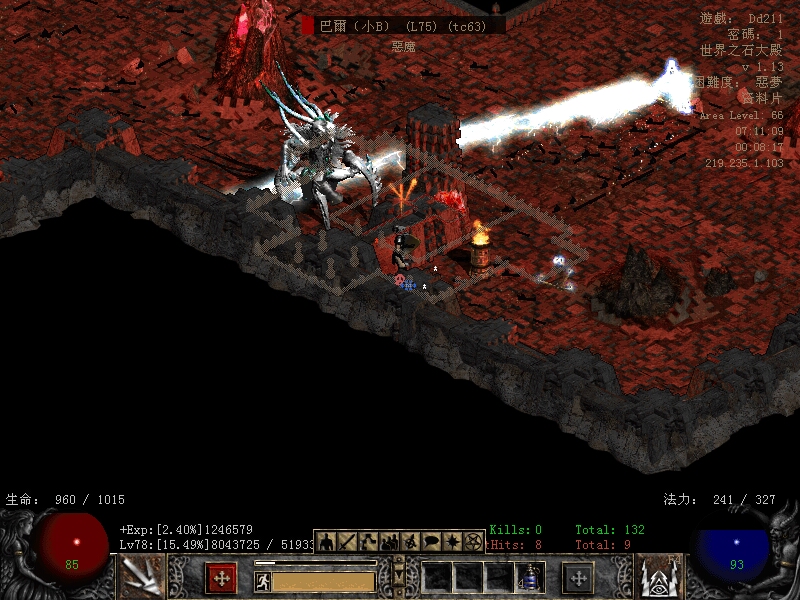Open the message log speech bubble

[431, 541]
